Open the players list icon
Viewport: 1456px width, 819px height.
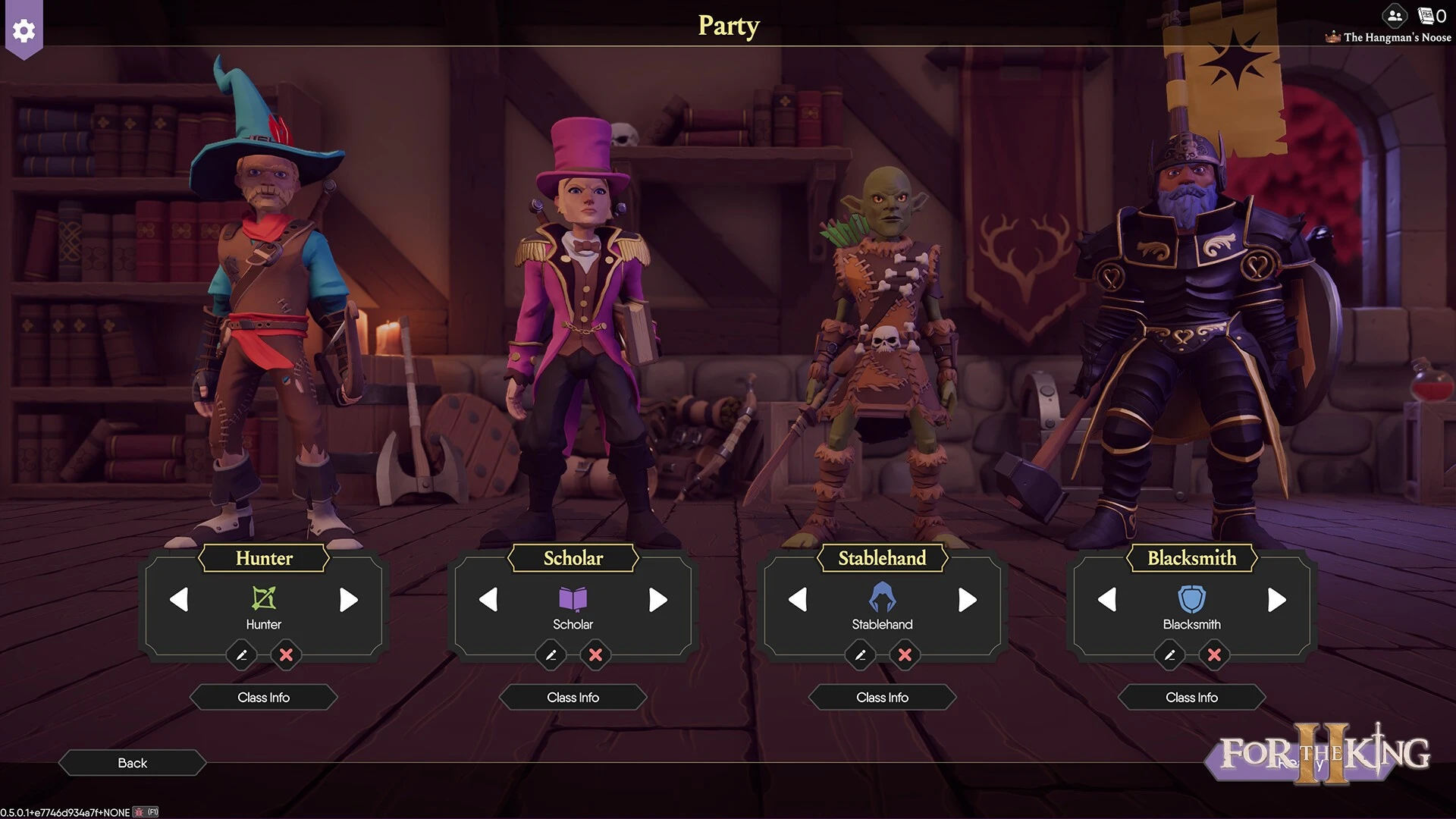pos(1395,15)
